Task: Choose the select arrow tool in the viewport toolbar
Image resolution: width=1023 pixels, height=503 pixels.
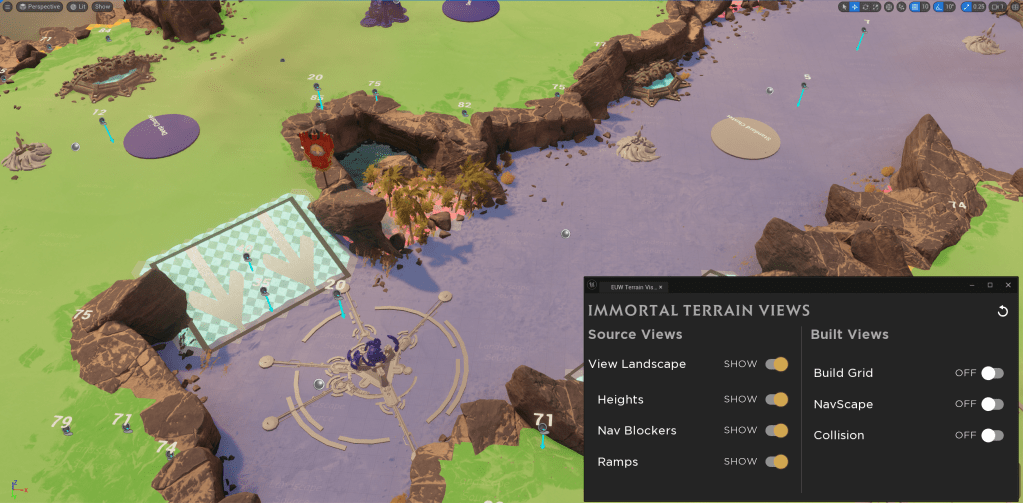Action: click(x=844, y=7)
